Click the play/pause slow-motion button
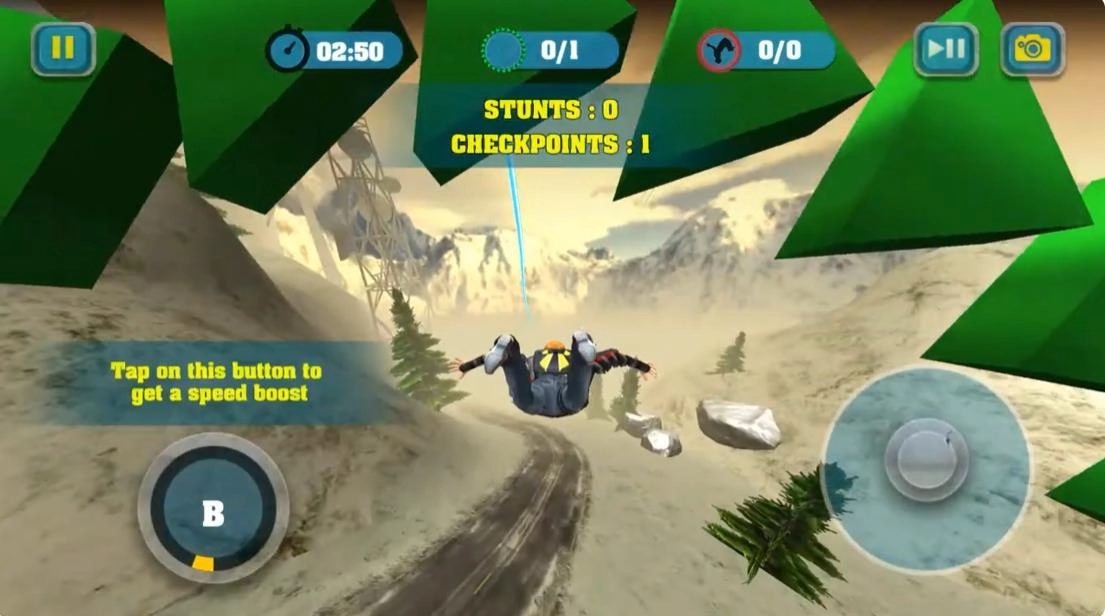The width and height of the screenshot is (1105, 616). (945, 49)
